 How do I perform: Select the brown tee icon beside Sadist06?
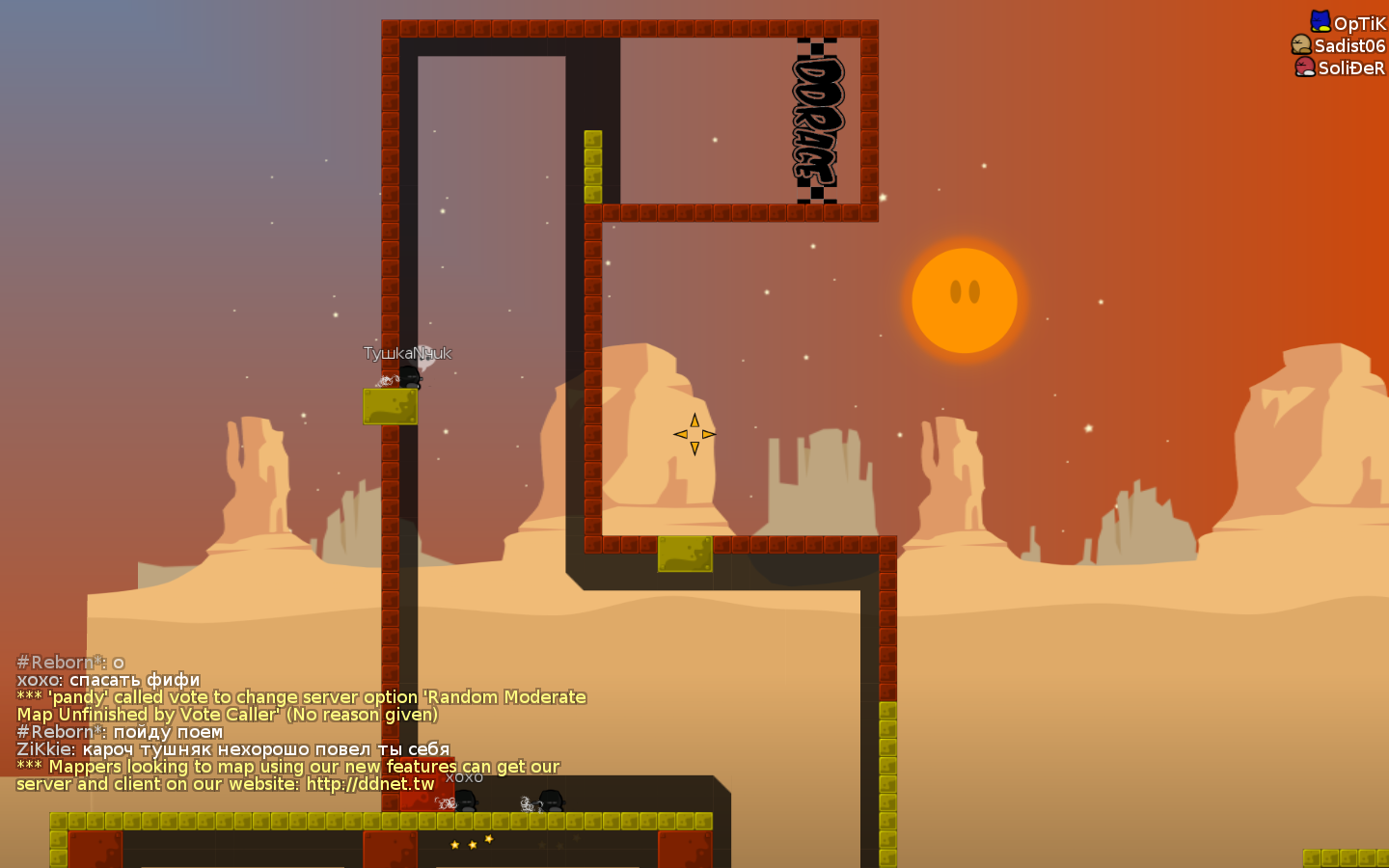[x=1302, y=44]
